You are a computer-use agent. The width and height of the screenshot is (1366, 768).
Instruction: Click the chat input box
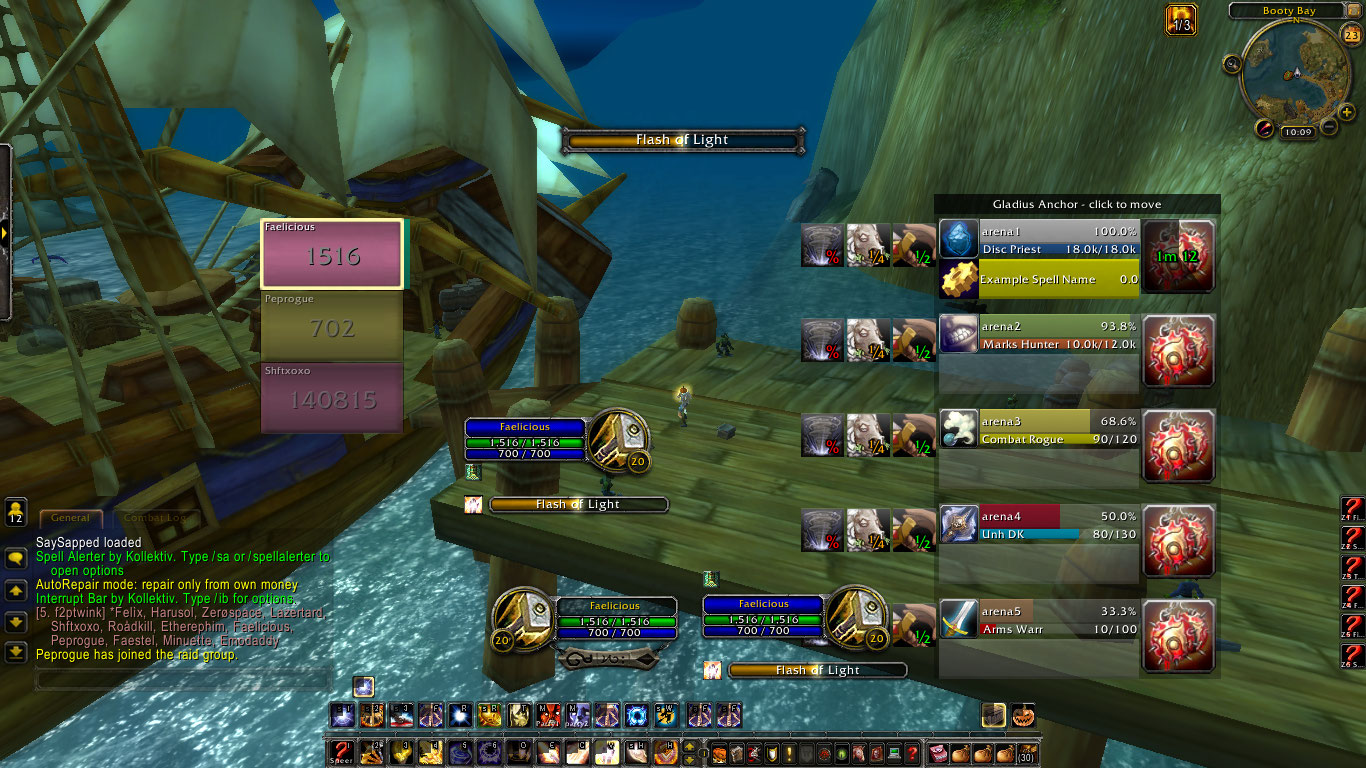point(182,680)
